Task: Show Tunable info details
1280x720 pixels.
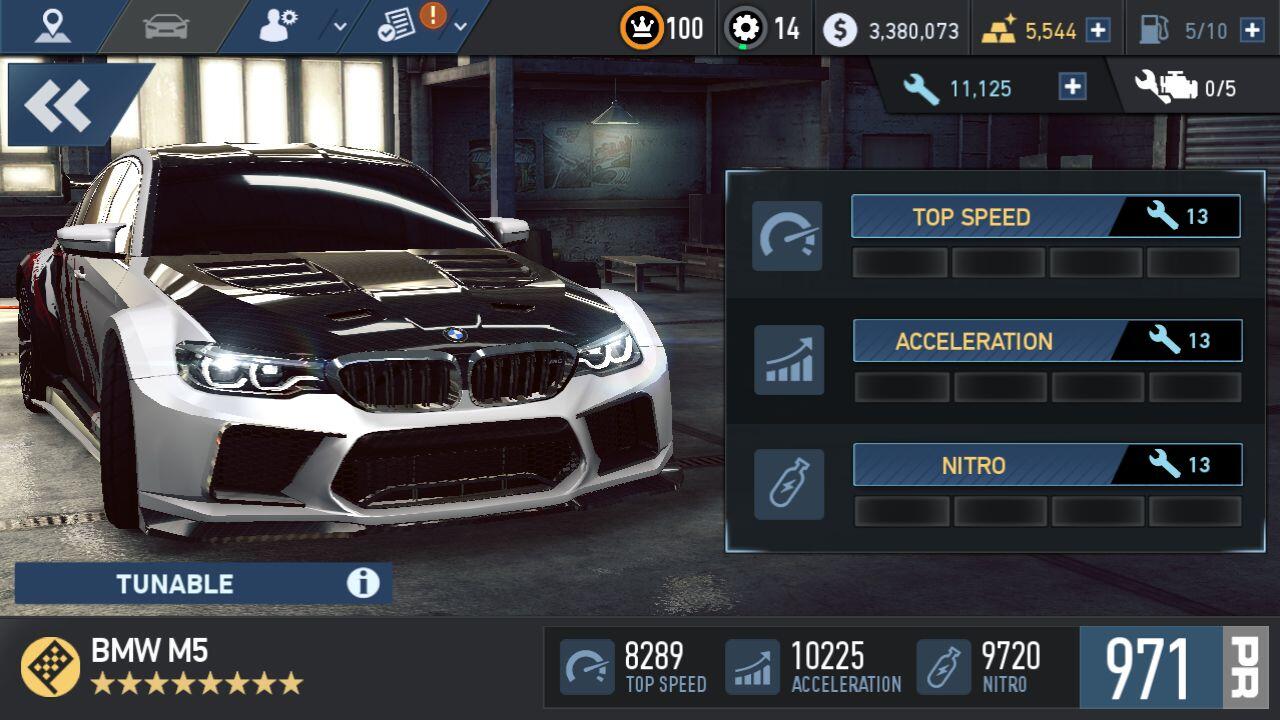Action: (363, 583)
